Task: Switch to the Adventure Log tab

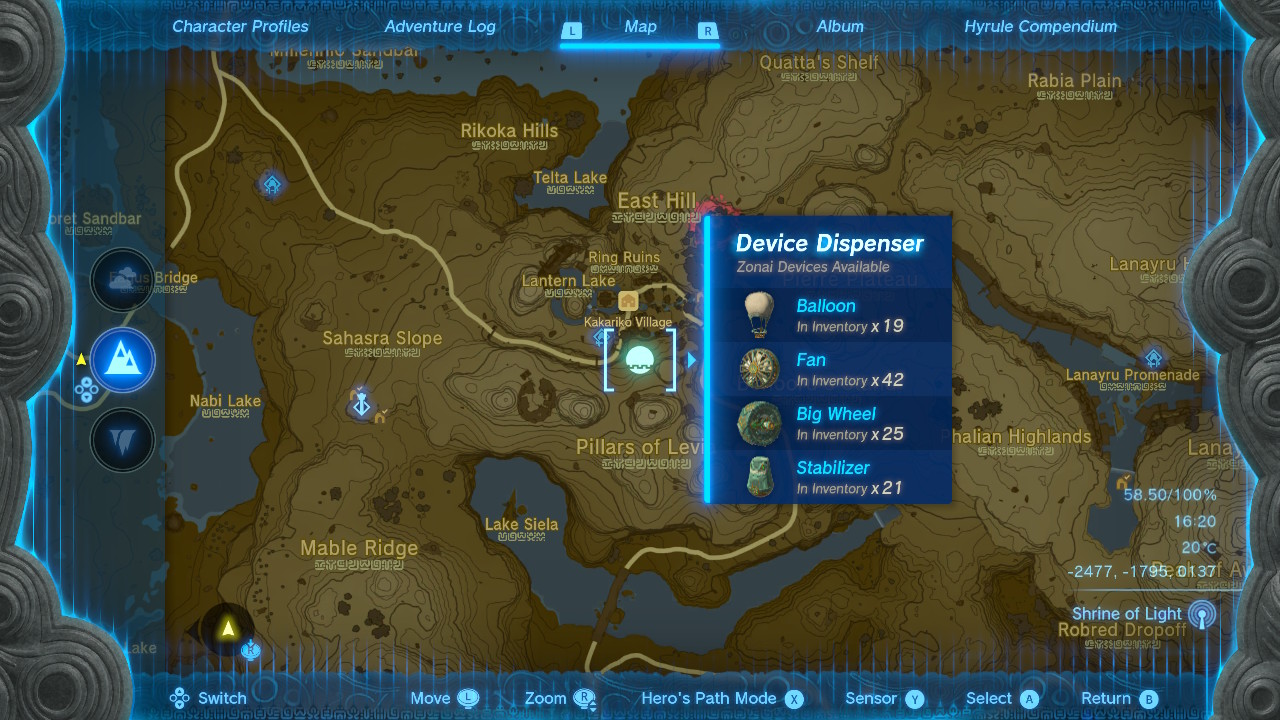Action: click(440, 27)
